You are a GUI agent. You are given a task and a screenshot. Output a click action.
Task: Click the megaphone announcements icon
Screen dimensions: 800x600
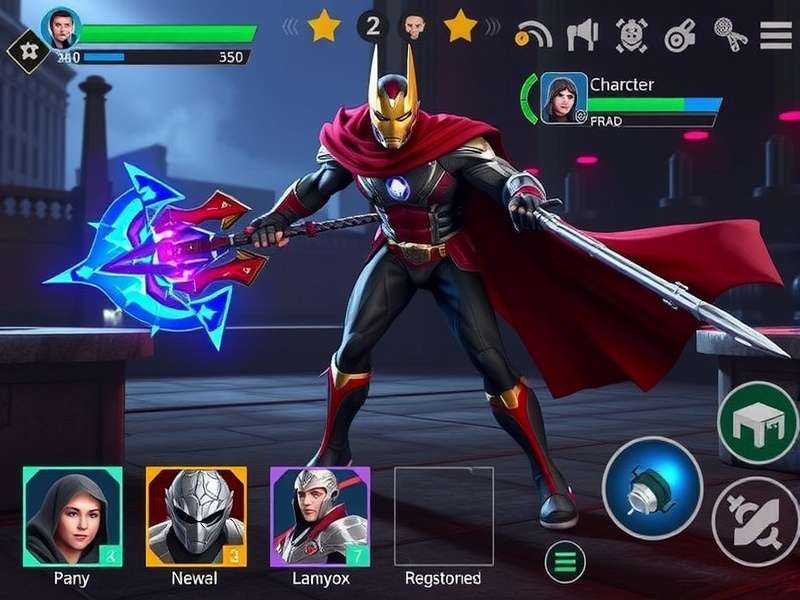tap(582, 35)
